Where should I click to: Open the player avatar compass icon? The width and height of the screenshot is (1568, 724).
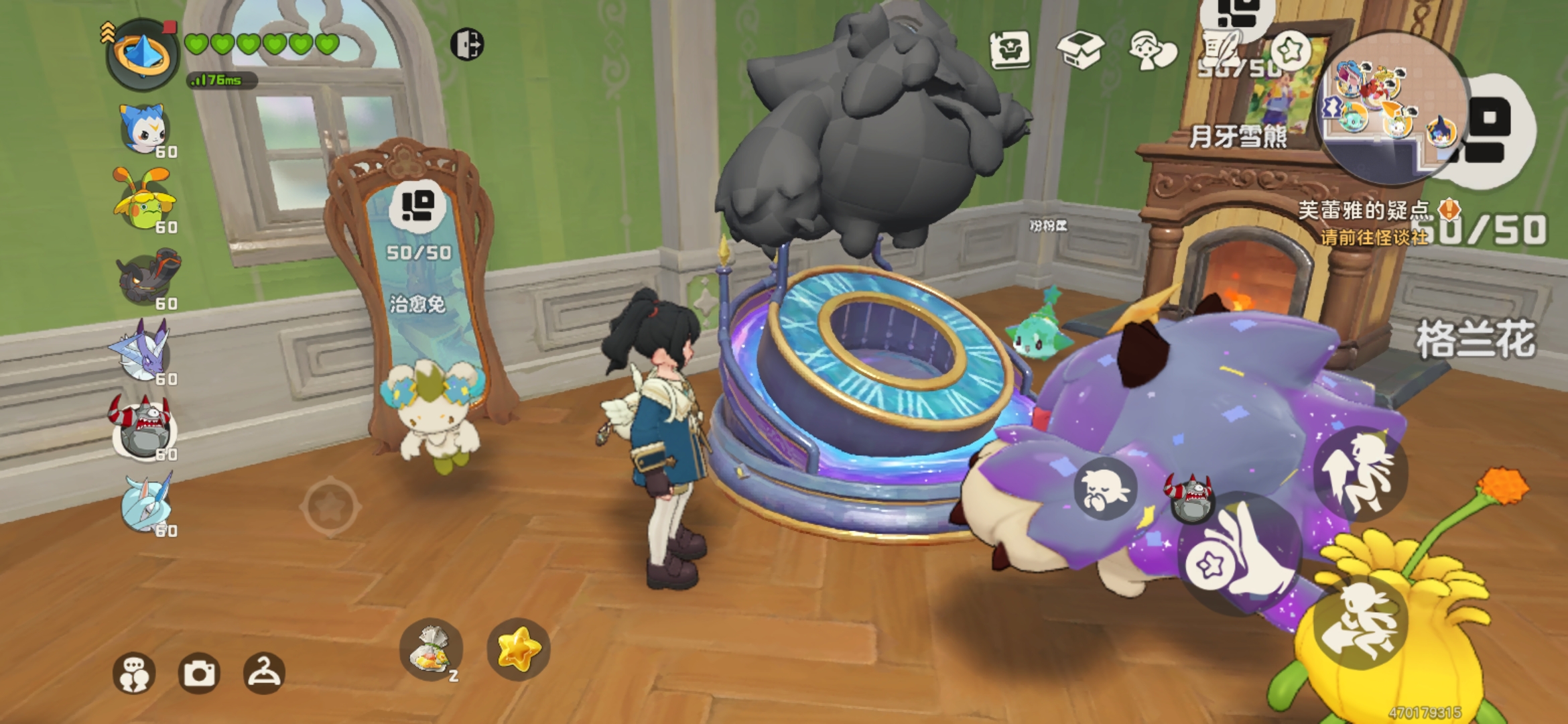point(143,55)
